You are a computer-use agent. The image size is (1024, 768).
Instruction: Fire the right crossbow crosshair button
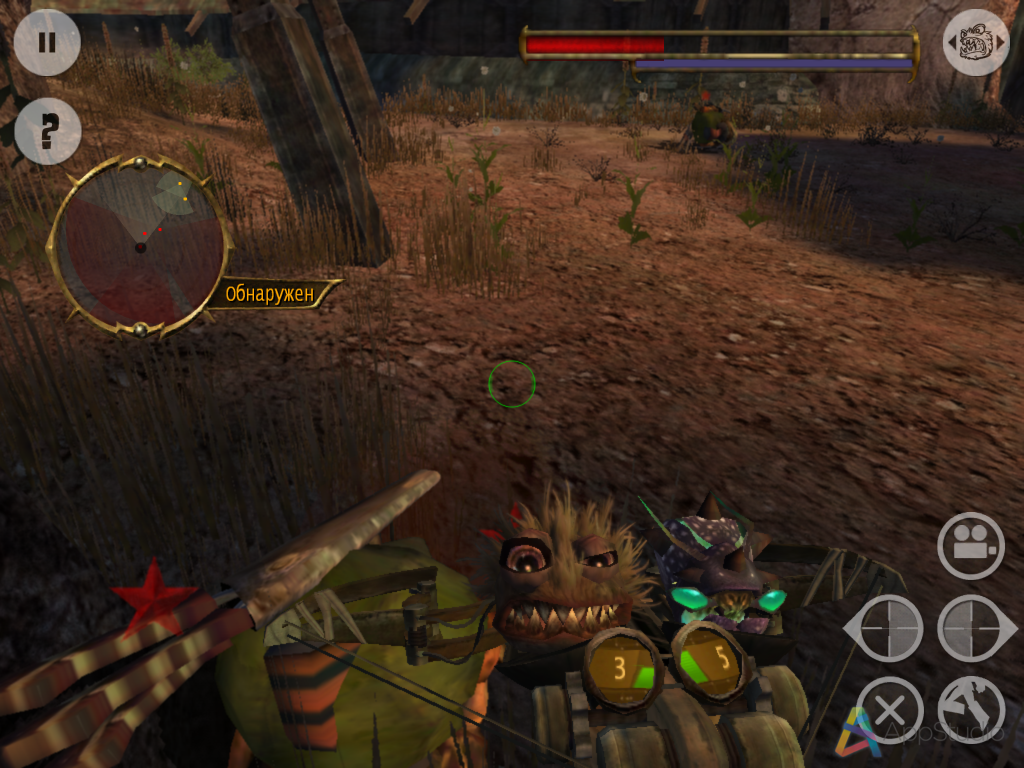click(973, 629)
